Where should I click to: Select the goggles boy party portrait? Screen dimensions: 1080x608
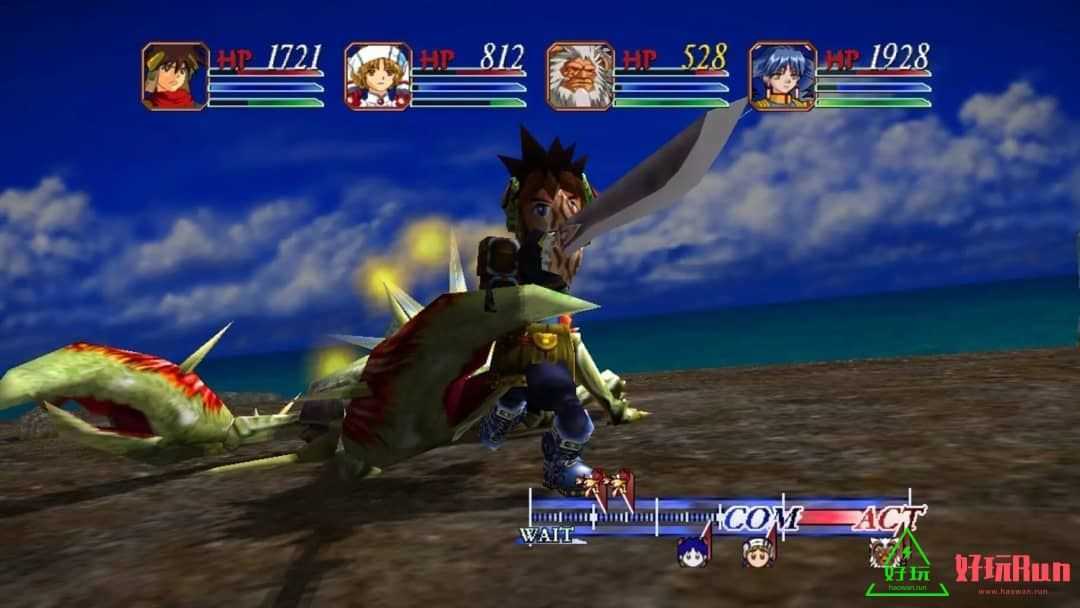click(175, 76)
